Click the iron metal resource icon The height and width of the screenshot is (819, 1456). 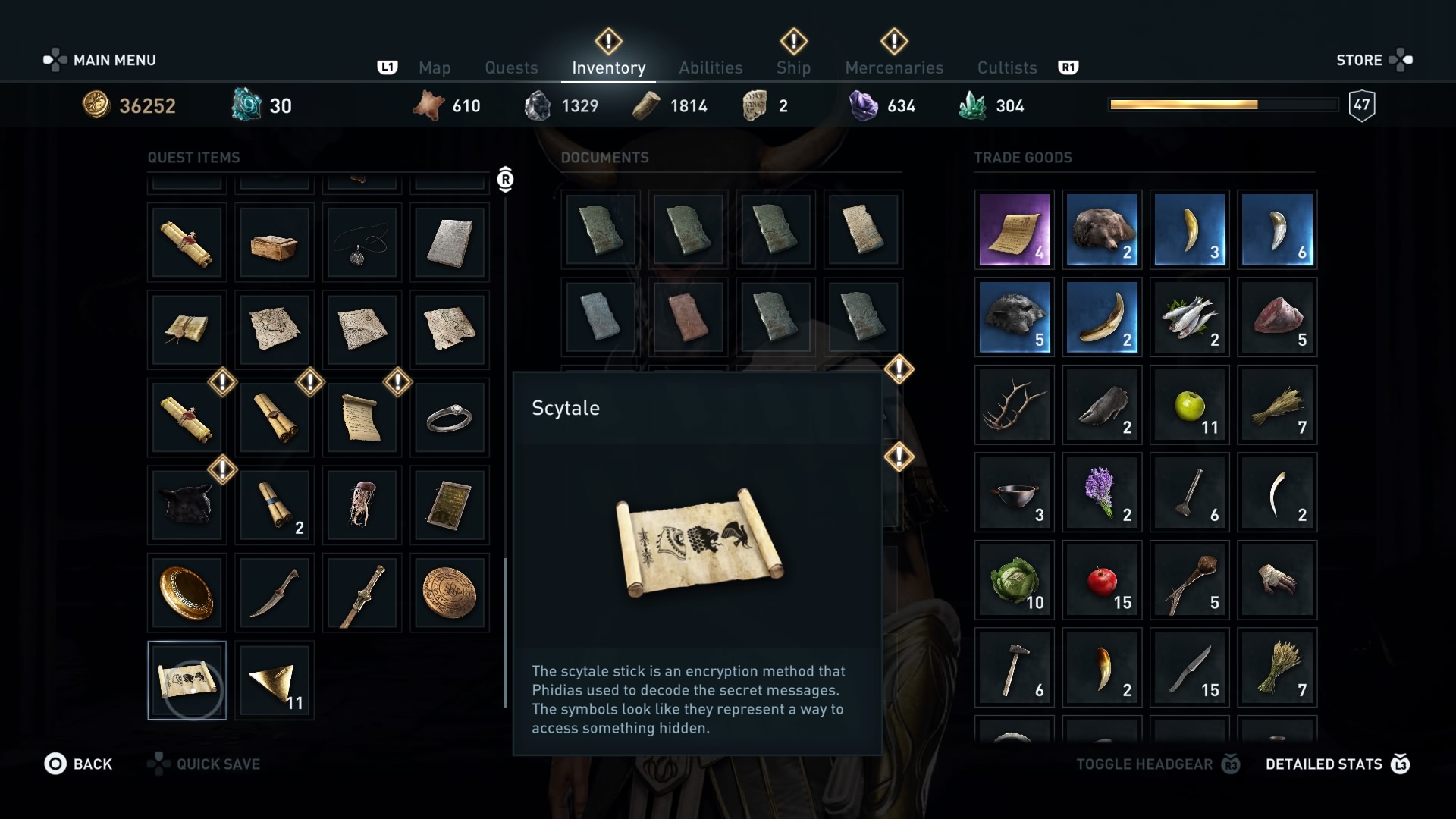click(x=539, y=105)
